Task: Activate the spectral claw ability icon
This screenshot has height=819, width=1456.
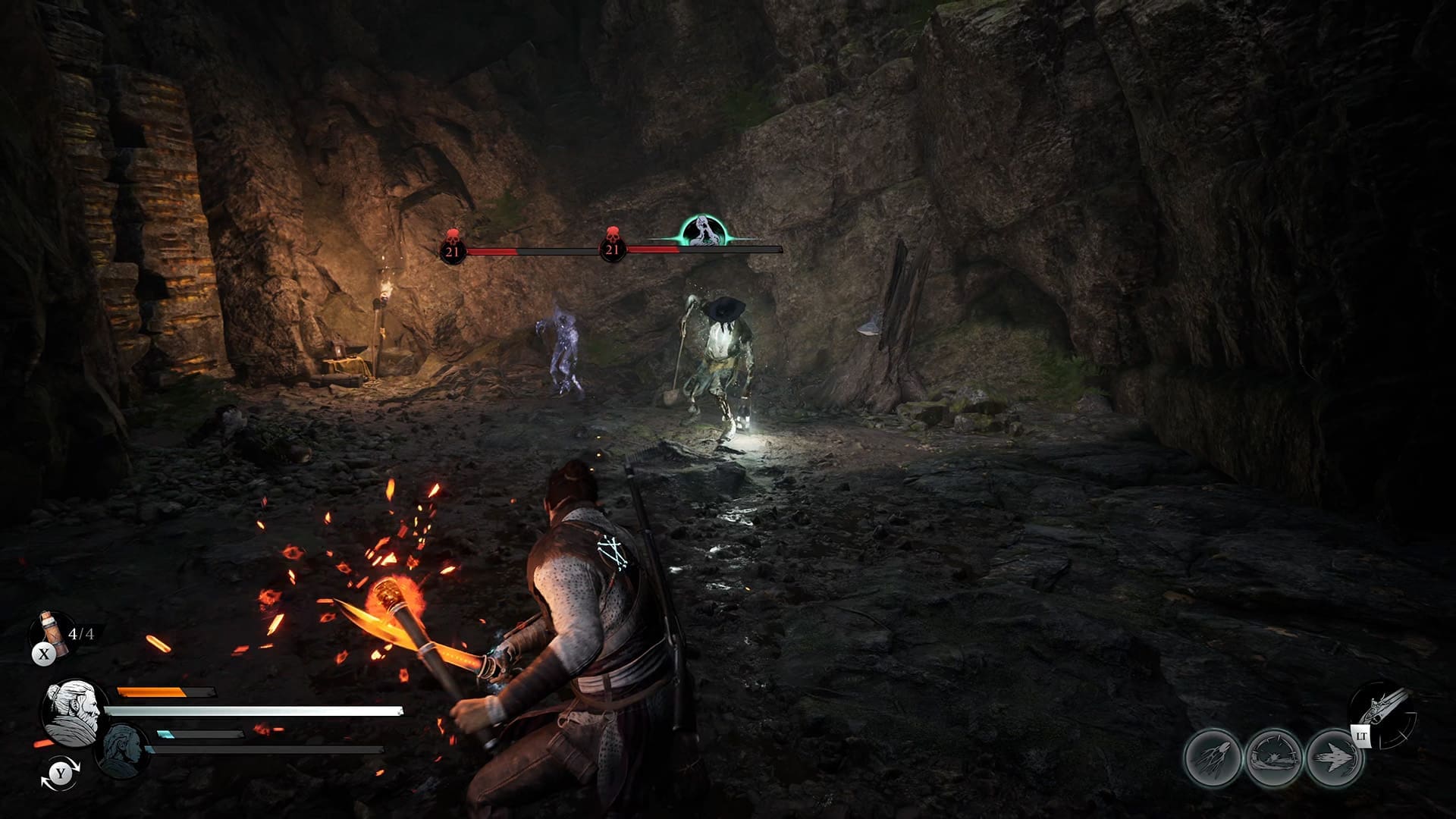Action: tap(1213, 758)
